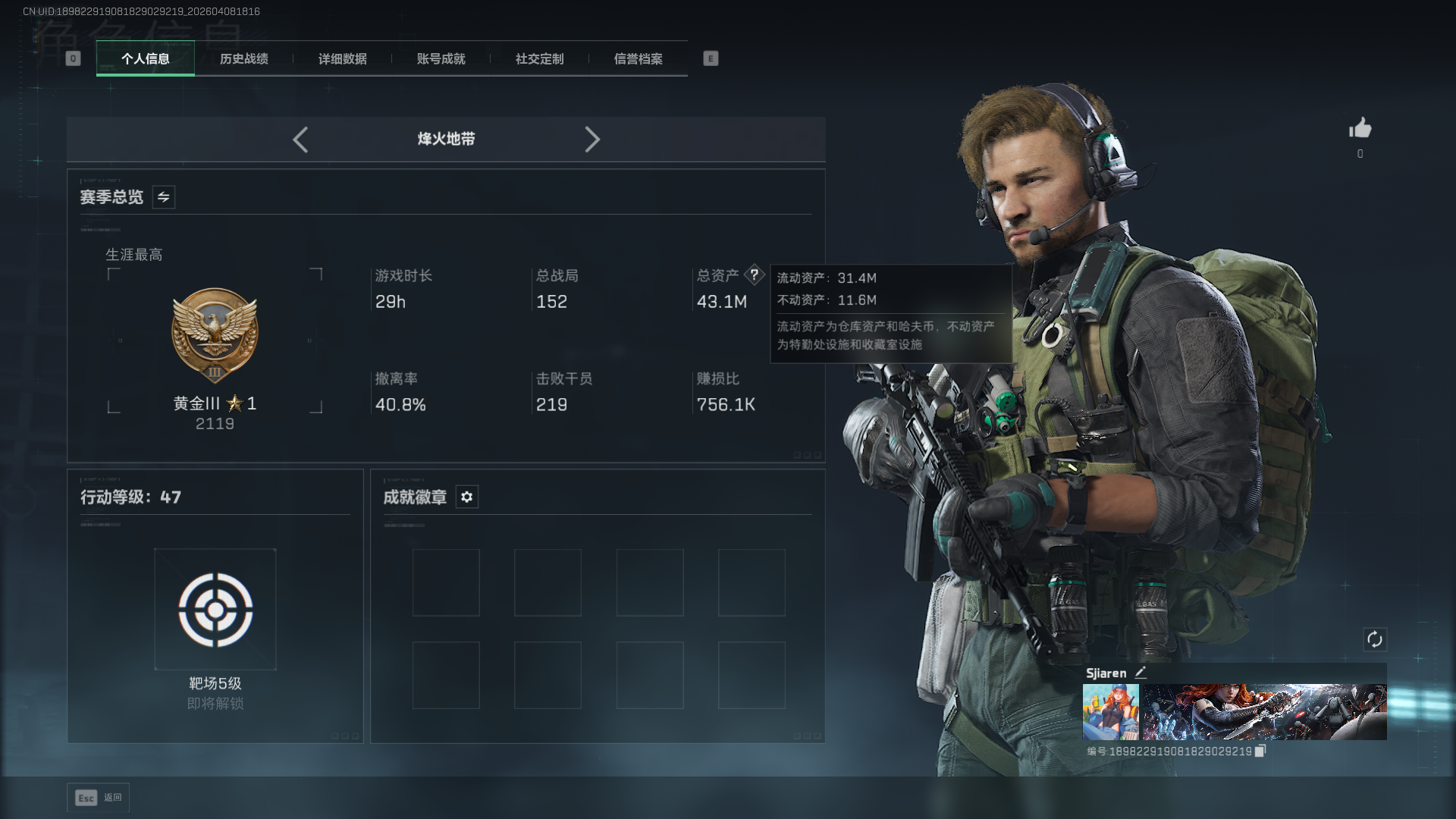Select the player avatar thumbnail
Image resolution: width=1456 pixels, height=819 pixels.
point(1110,712)
